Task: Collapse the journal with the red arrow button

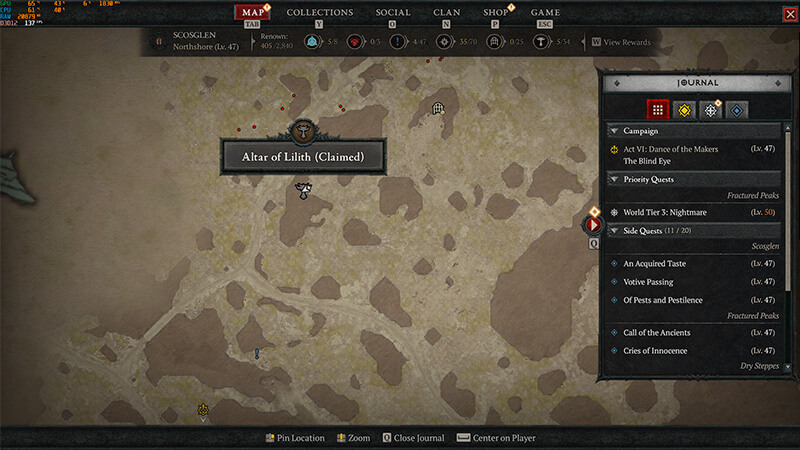Action: [594, 225]
